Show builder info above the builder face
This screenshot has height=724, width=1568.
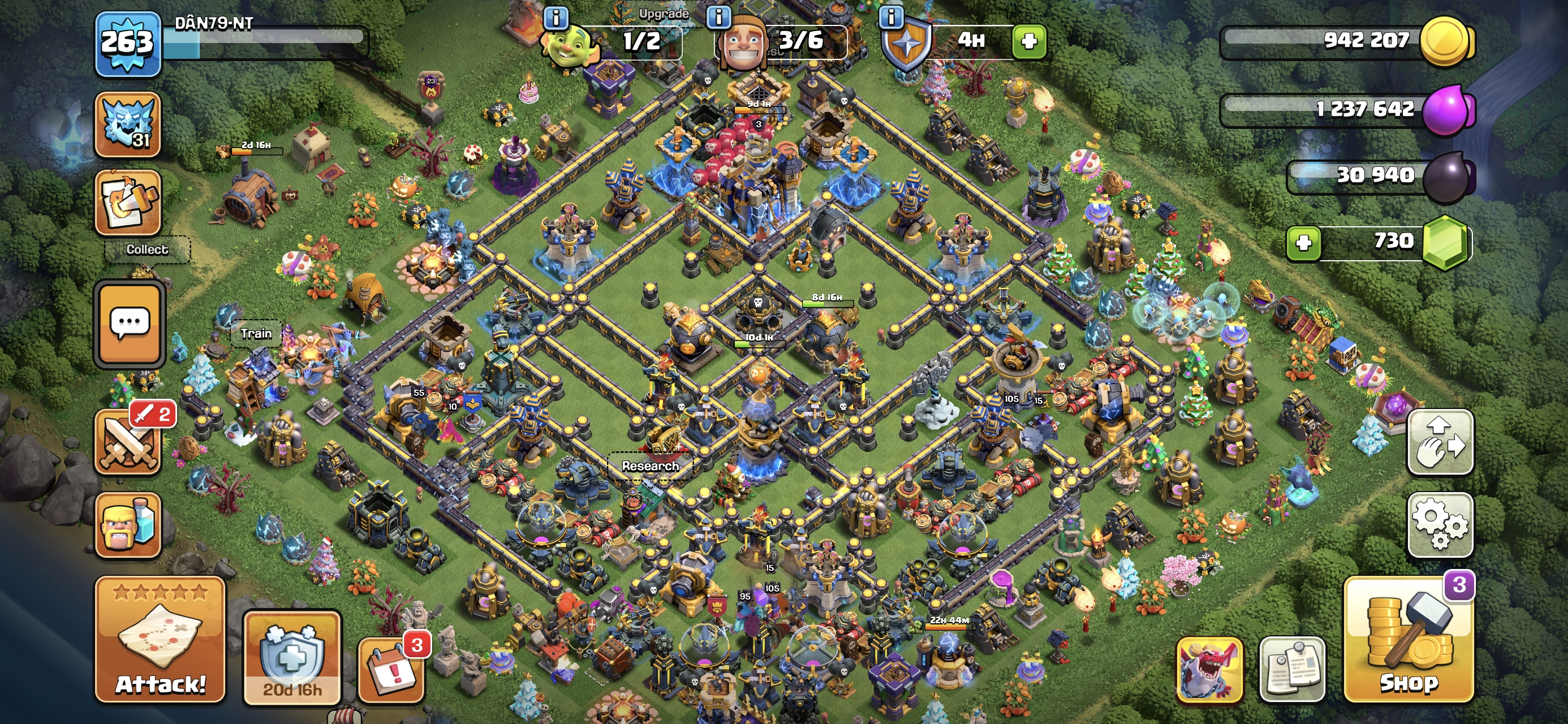(718, 18)
